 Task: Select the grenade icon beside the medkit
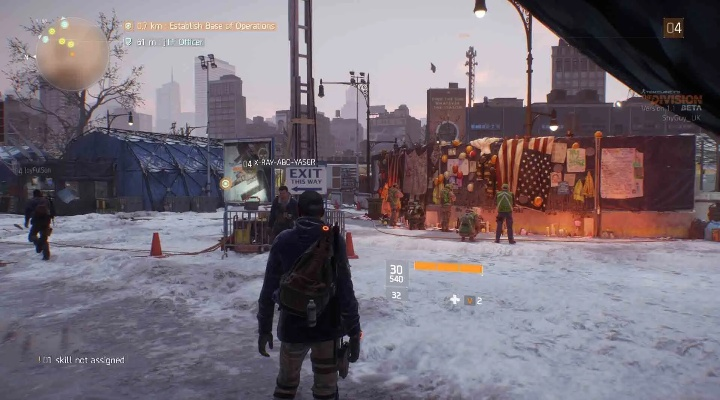coord(468,299)
